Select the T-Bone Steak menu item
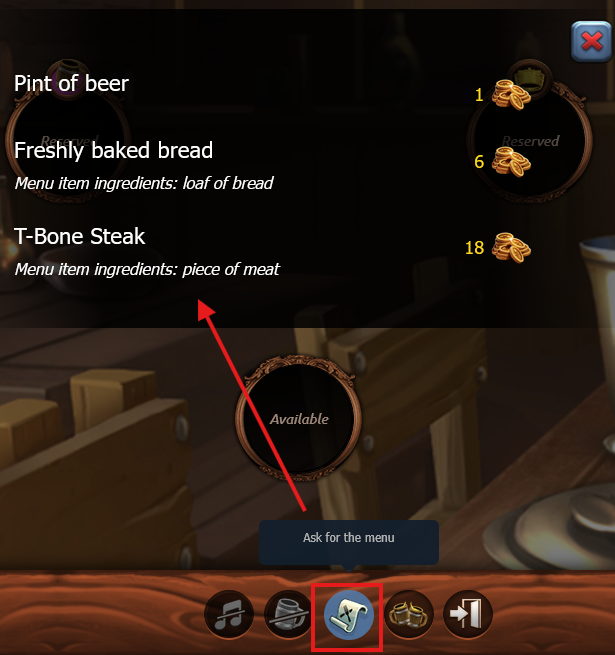The image size is (615, 655). pyautogui.click(x=80, y=237)
